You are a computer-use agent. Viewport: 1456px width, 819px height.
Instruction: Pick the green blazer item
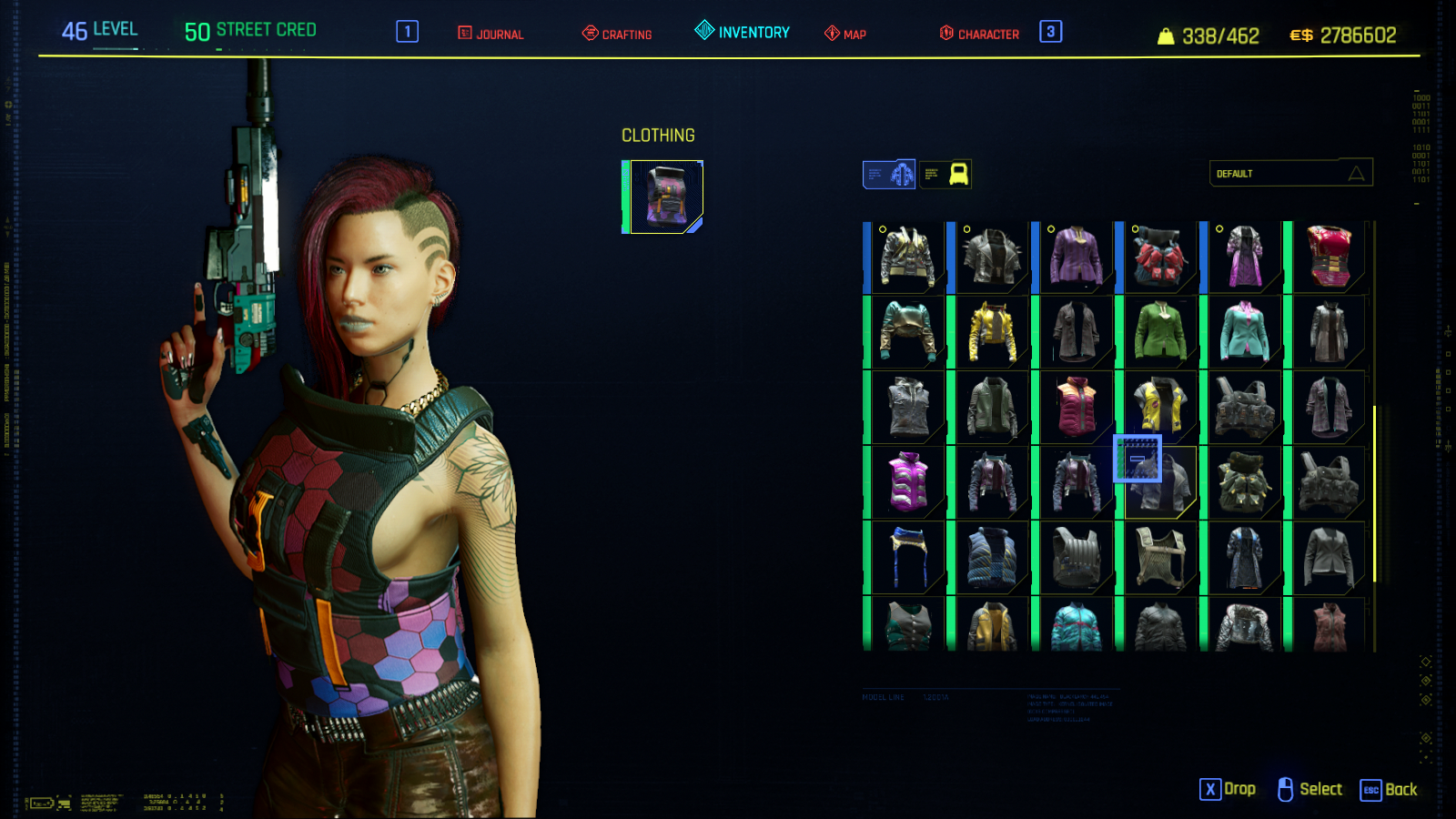[x=1160, y=332]
